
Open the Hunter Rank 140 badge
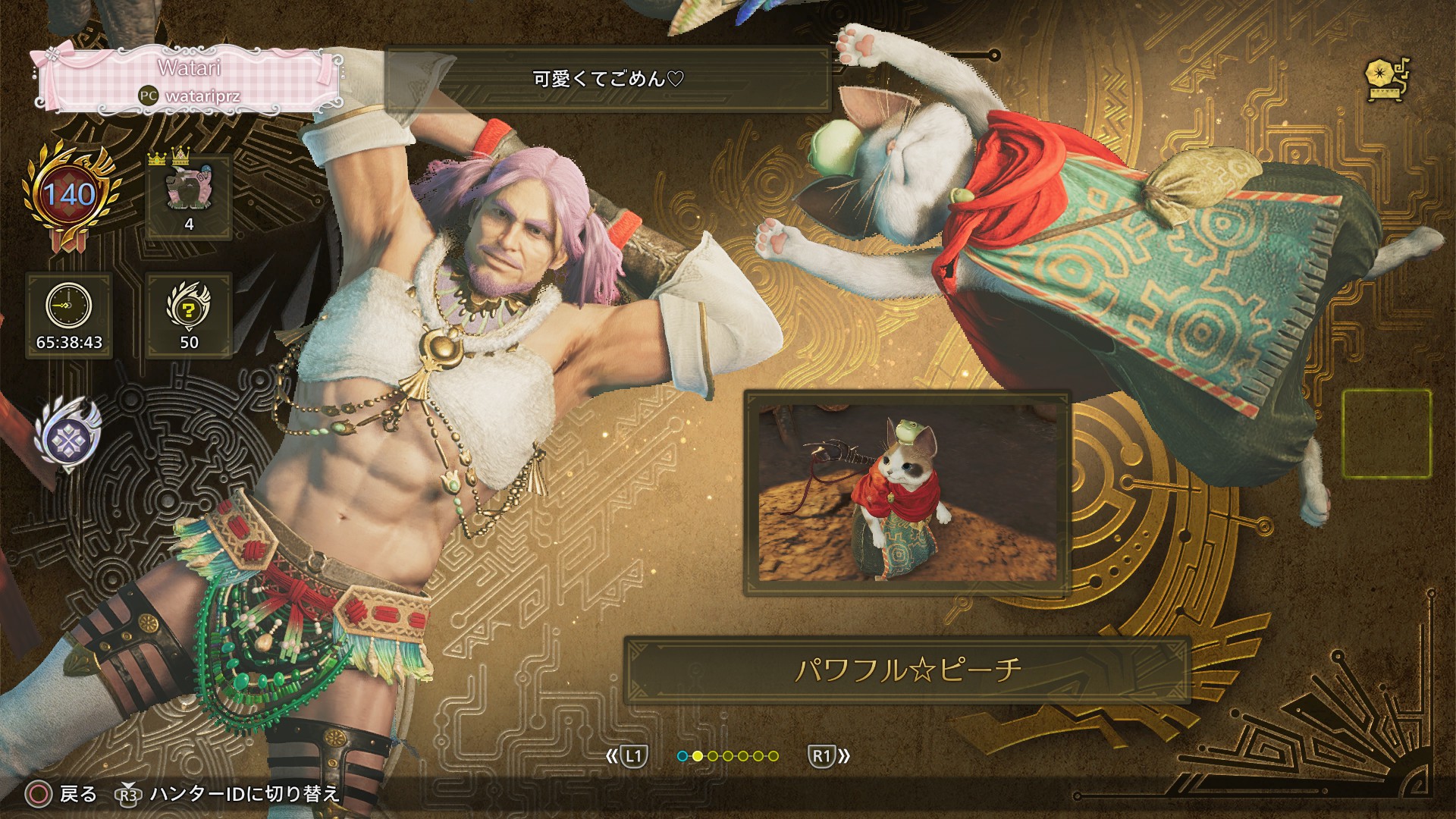coord(71,196)
